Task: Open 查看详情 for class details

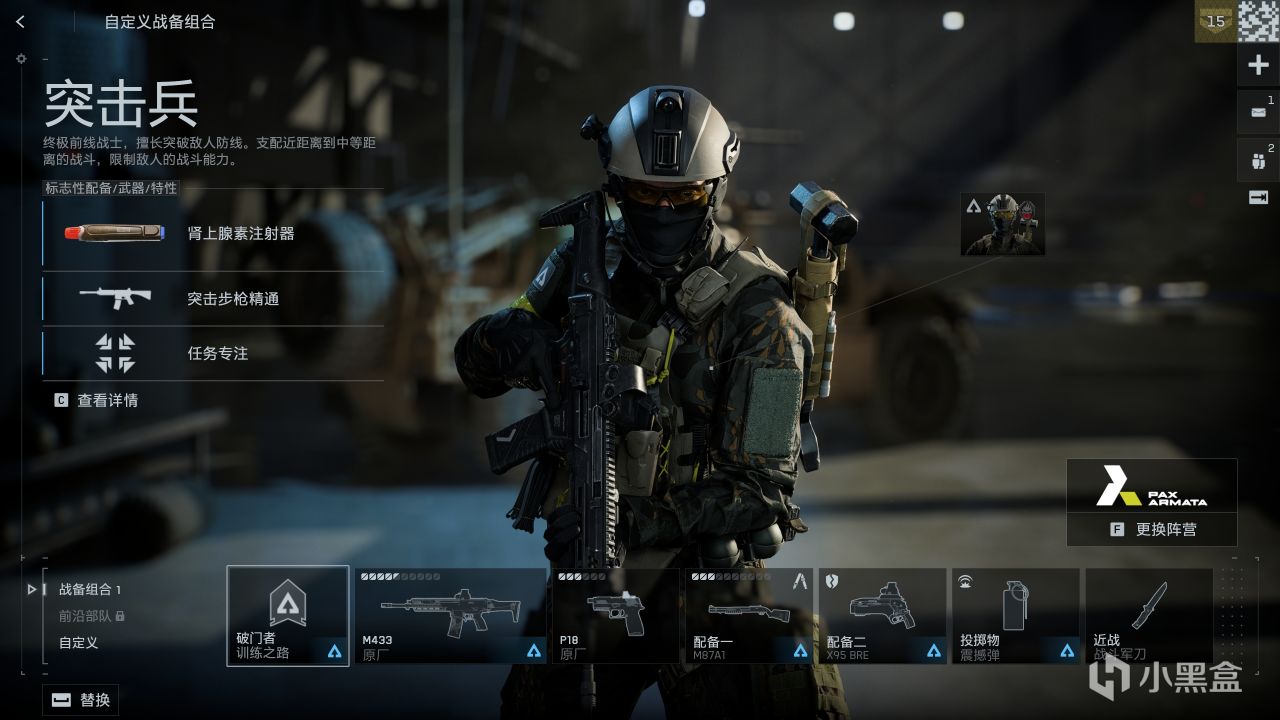Action: pyautogui.click(x=97, y=400)
